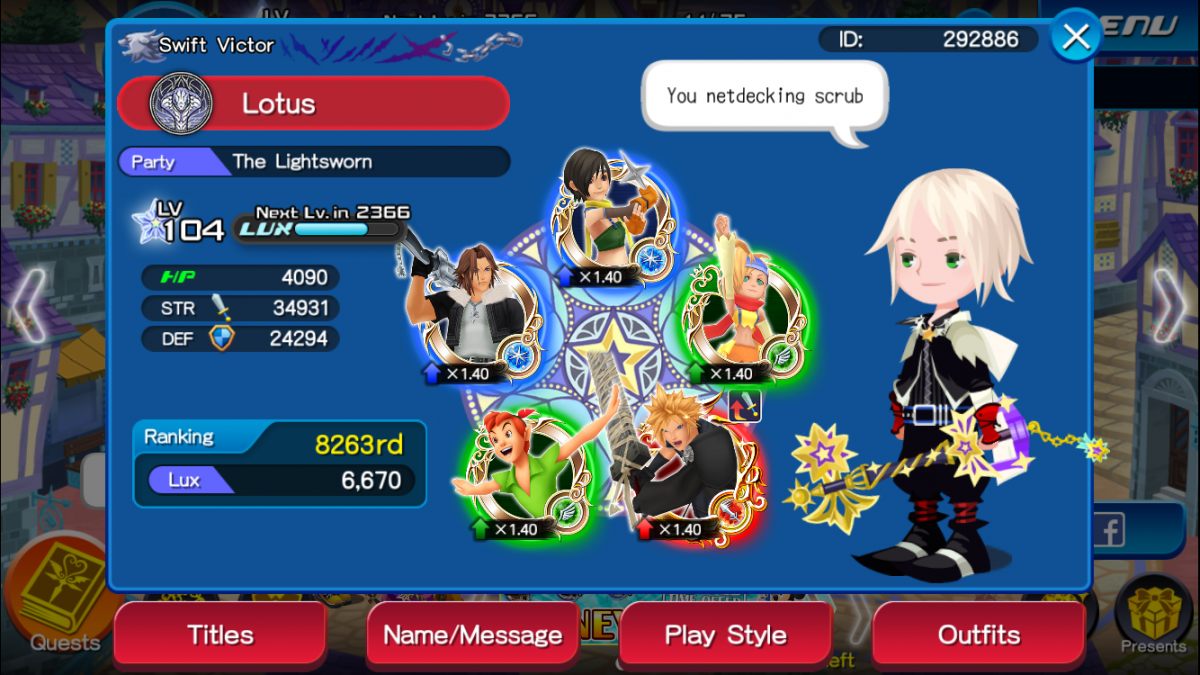The height and width of the screenshot is (675, 1200).
Task: Change avatar Outfits
Action: [x=978, y=634]
